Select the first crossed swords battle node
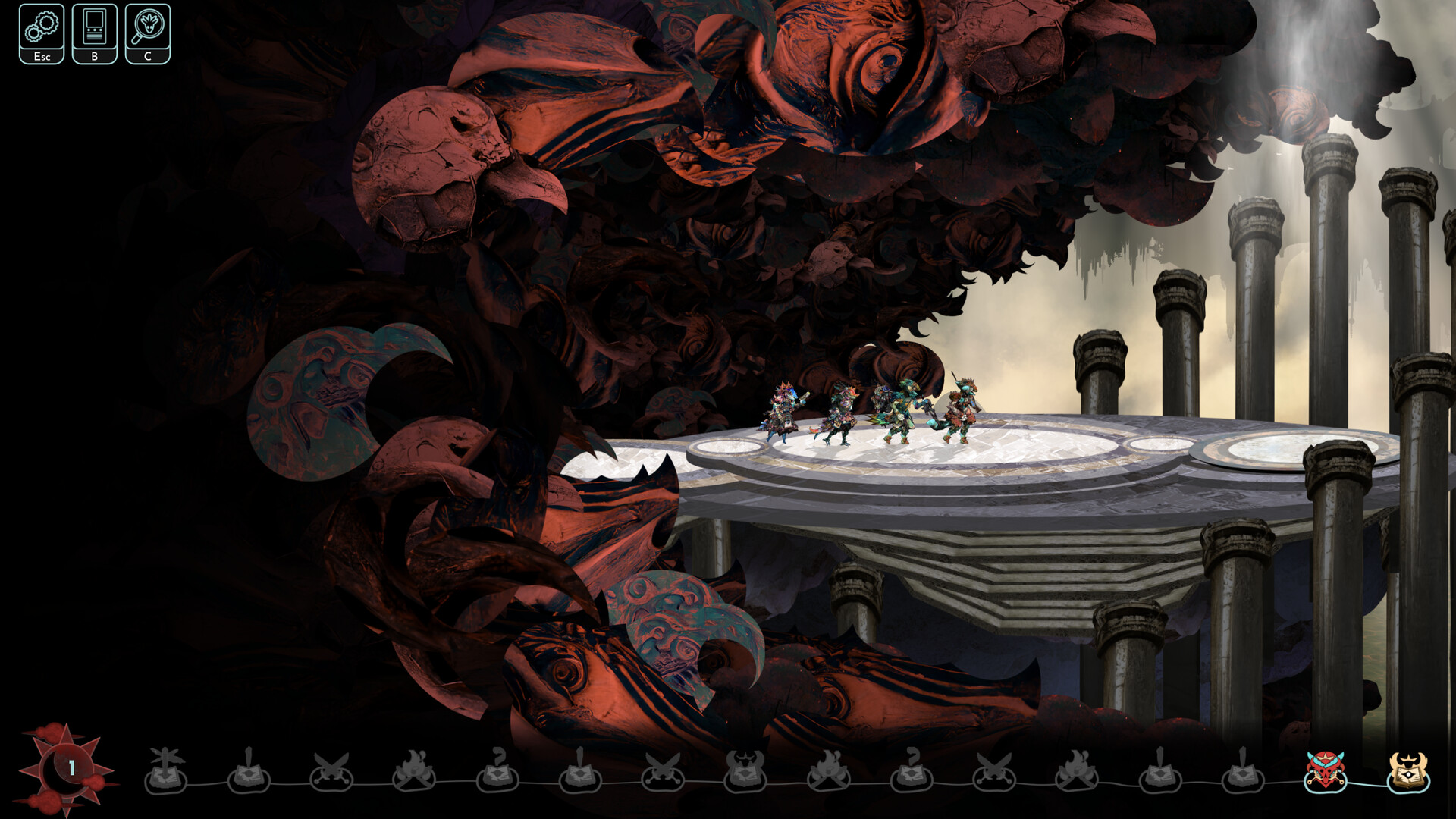Viewport: 1456px width, 819px height. (332, 777)
